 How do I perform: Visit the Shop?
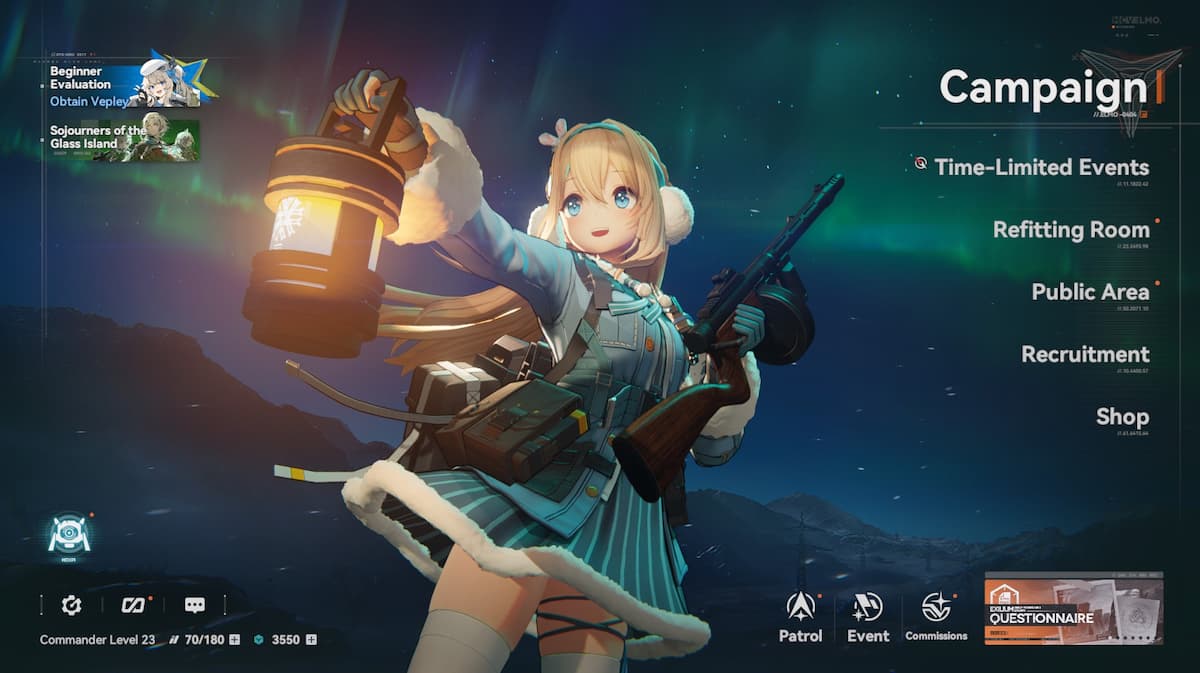click(x=1122, y=416)
